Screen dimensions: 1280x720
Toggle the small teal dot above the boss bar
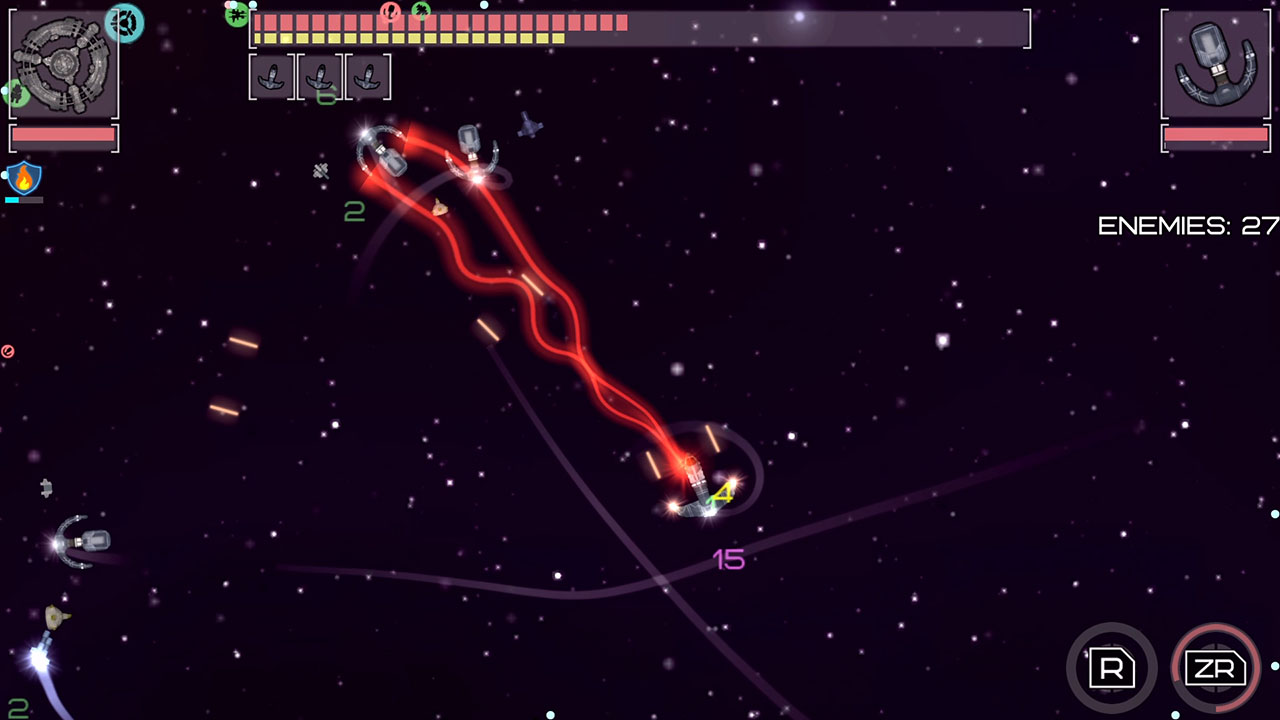click(x=254, y=4)
